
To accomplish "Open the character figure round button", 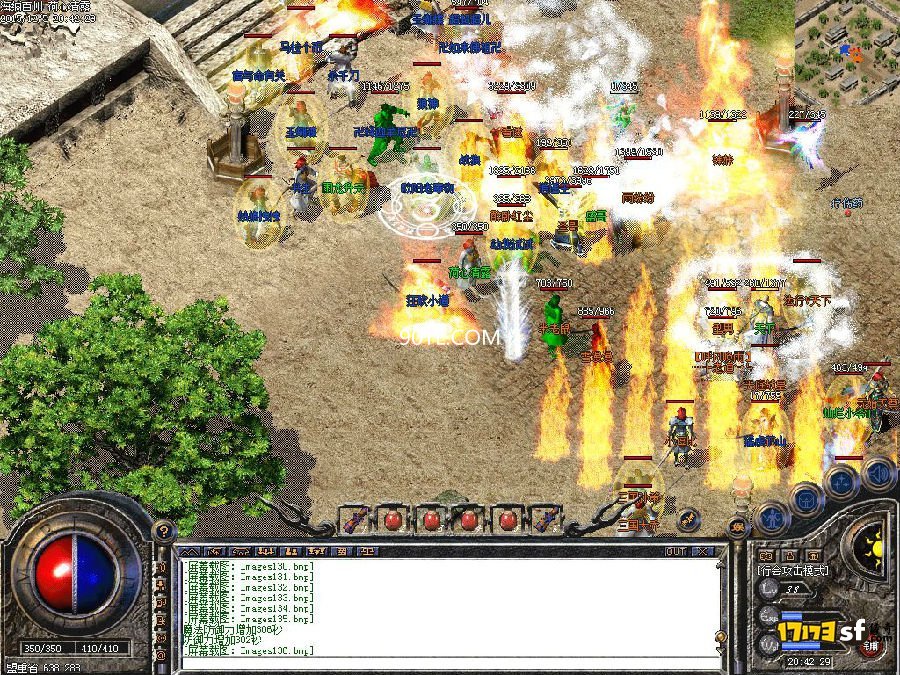I will [x=772, y=517].
